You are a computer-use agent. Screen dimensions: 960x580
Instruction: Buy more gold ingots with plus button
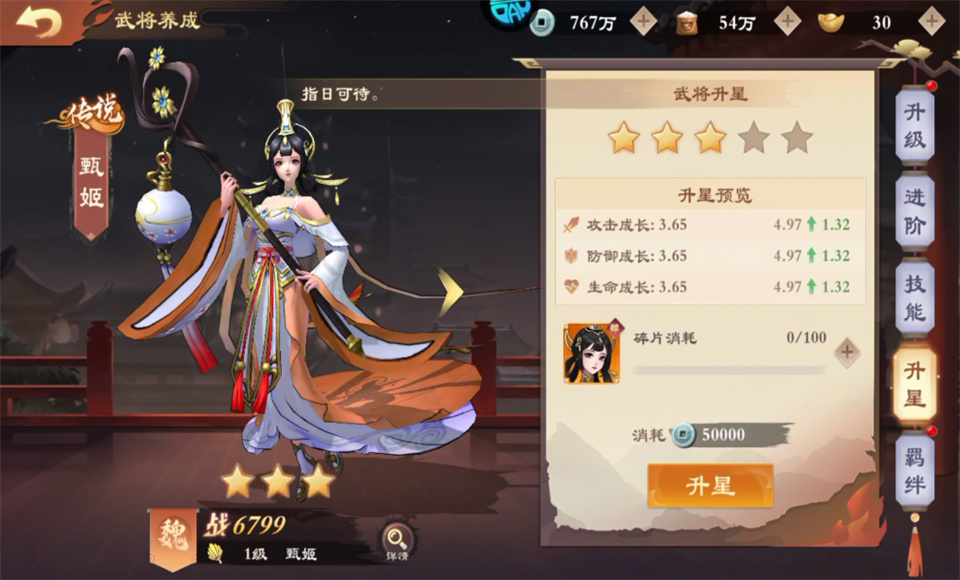pyautogui.click(x=931, y=21)
